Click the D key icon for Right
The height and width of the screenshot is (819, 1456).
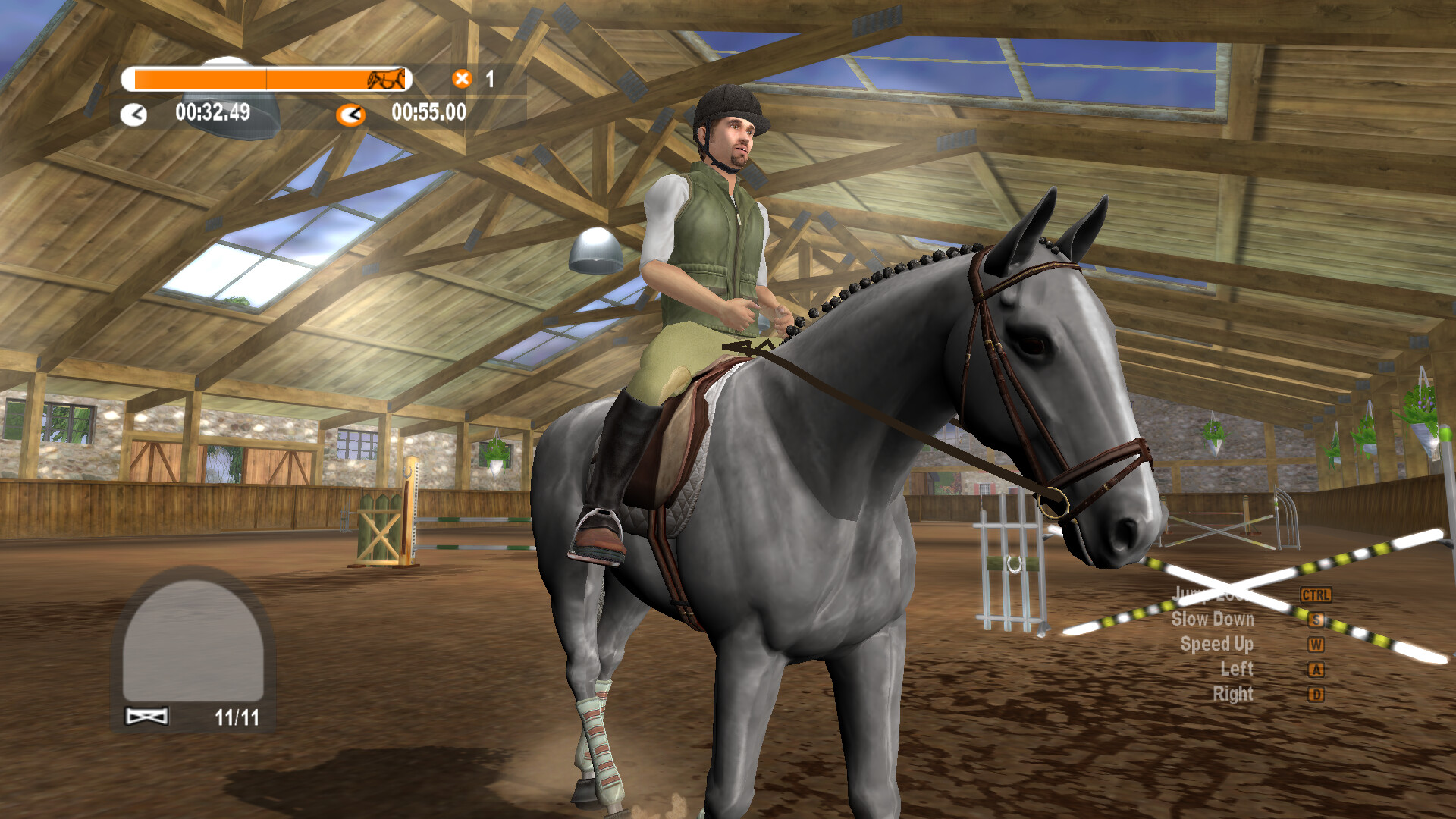(x=1317, y=692)
